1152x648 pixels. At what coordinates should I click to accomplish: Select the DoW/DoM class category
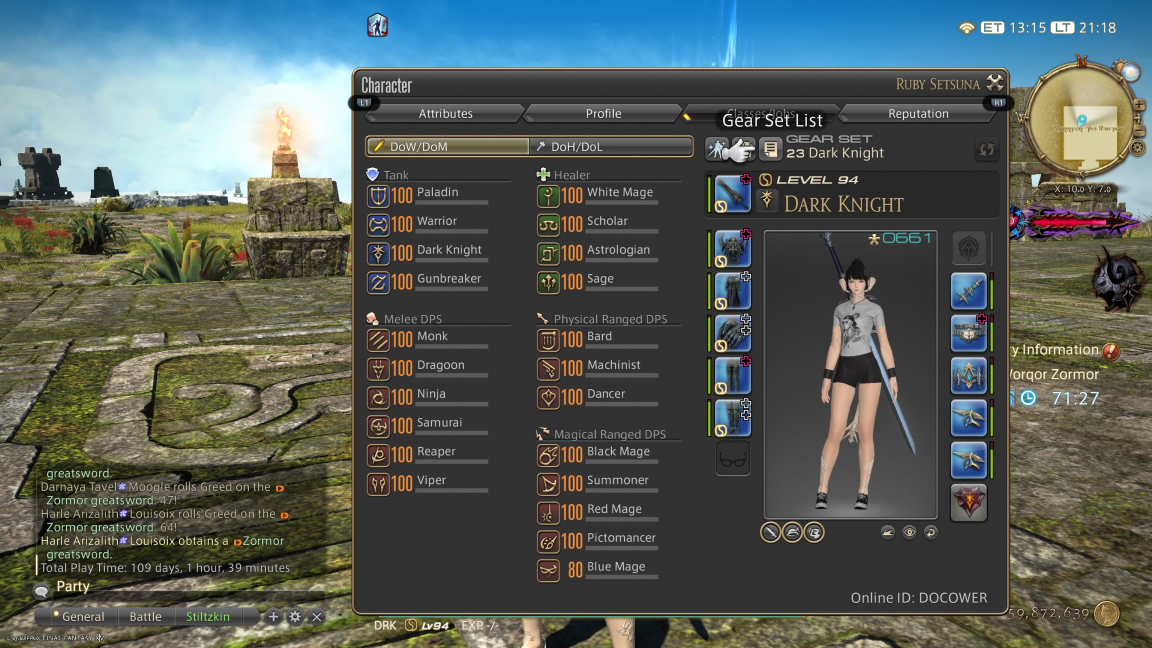click(447, 146)
